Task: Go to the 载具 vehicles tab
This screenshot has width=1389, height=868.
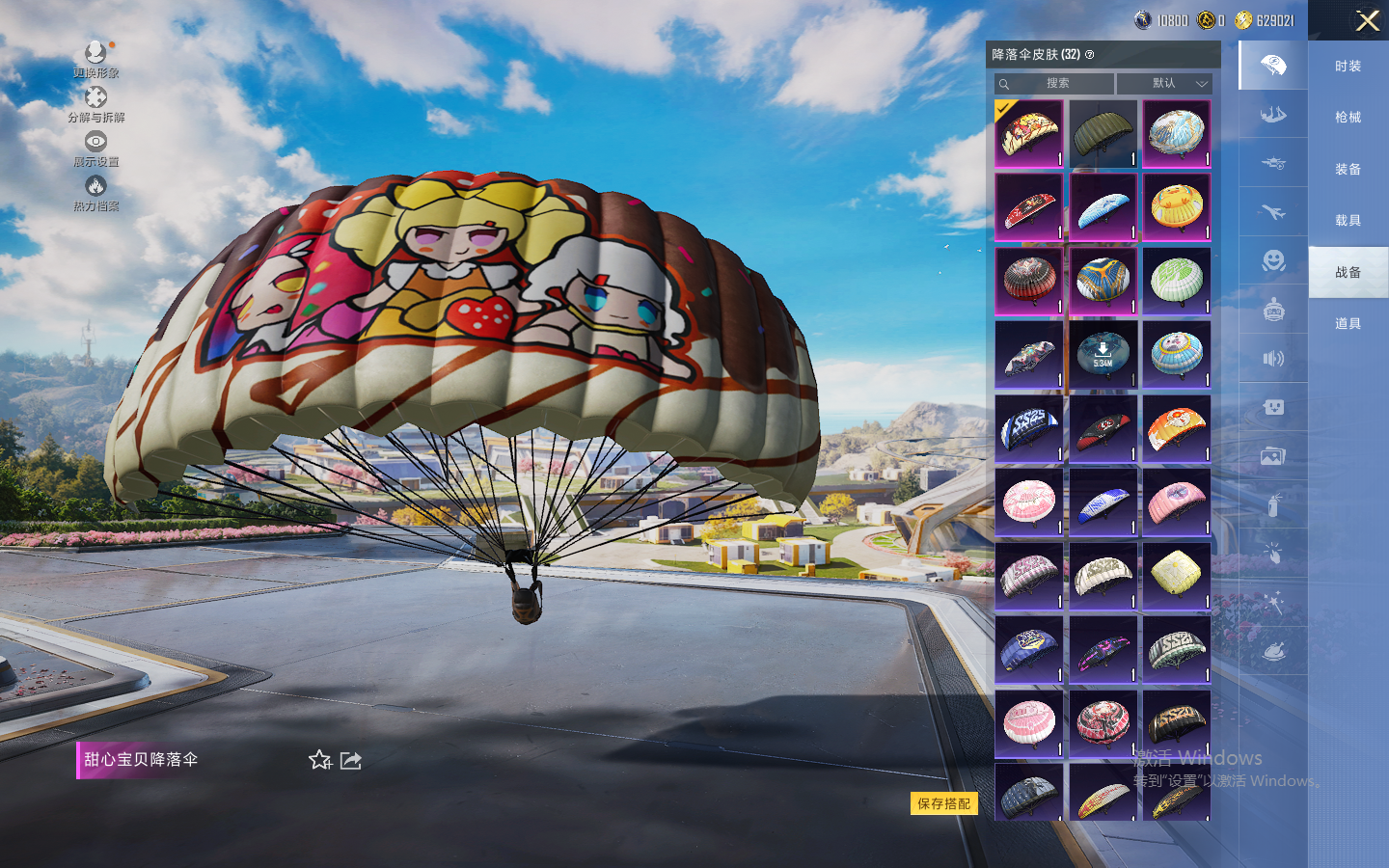Action: [1348, 221]
